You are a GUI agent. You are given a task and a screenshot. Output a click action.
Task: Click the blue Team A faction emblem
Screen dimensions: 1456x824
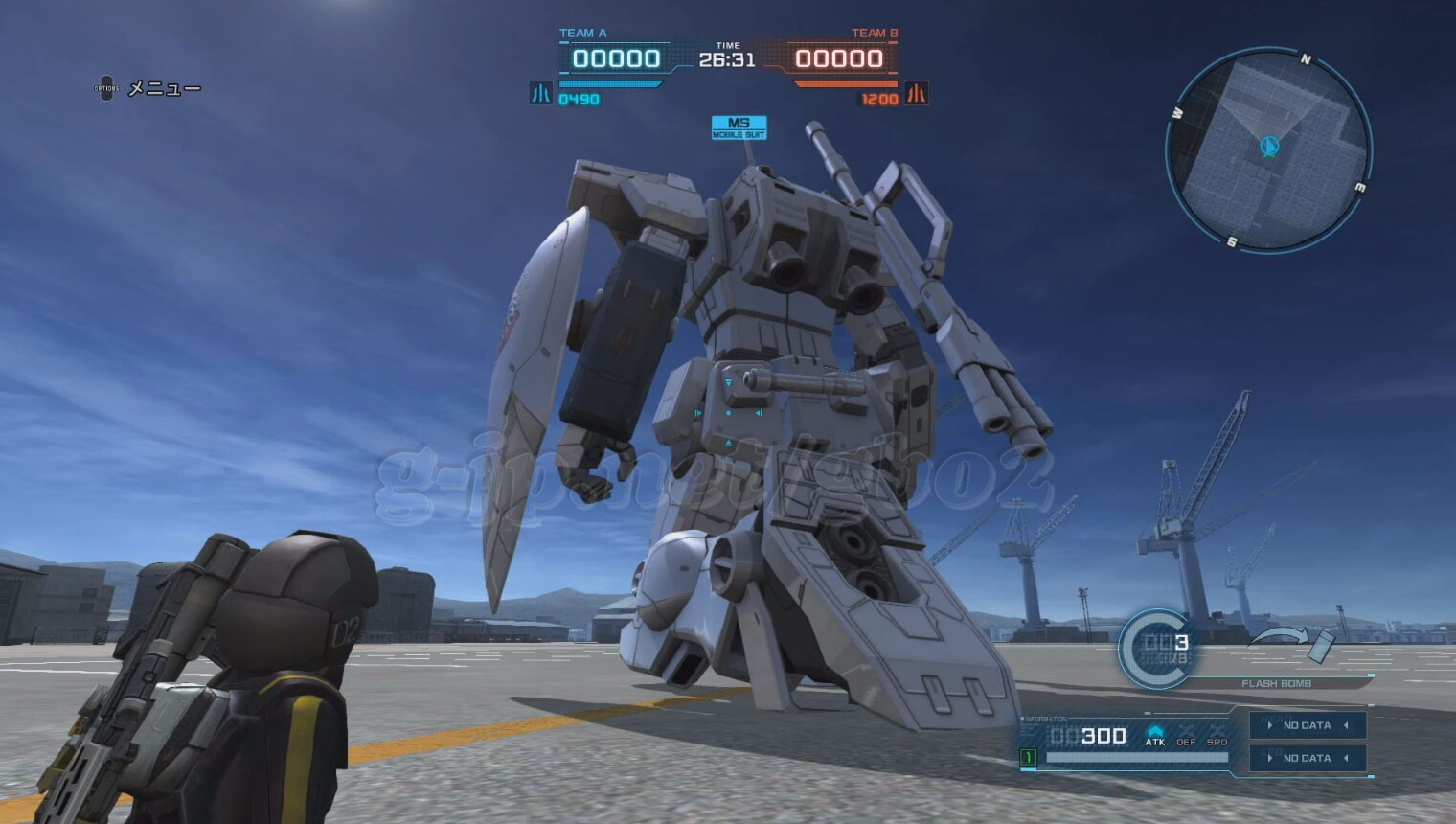[540, 93]
